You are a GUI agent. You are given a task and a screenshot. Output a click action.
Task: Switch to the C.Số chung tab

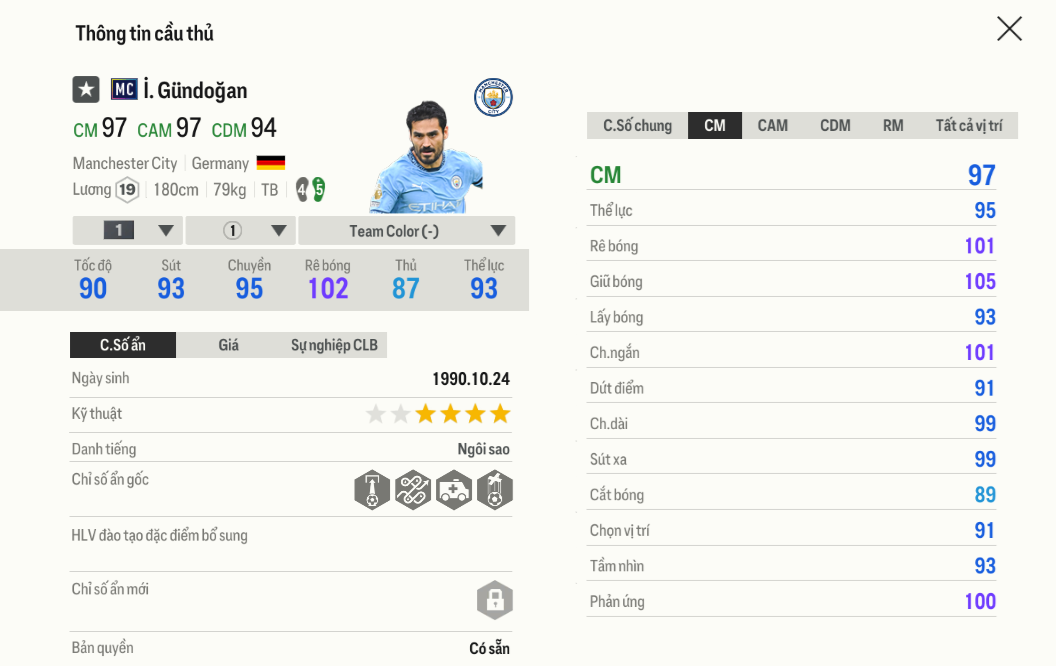[637, 126]
